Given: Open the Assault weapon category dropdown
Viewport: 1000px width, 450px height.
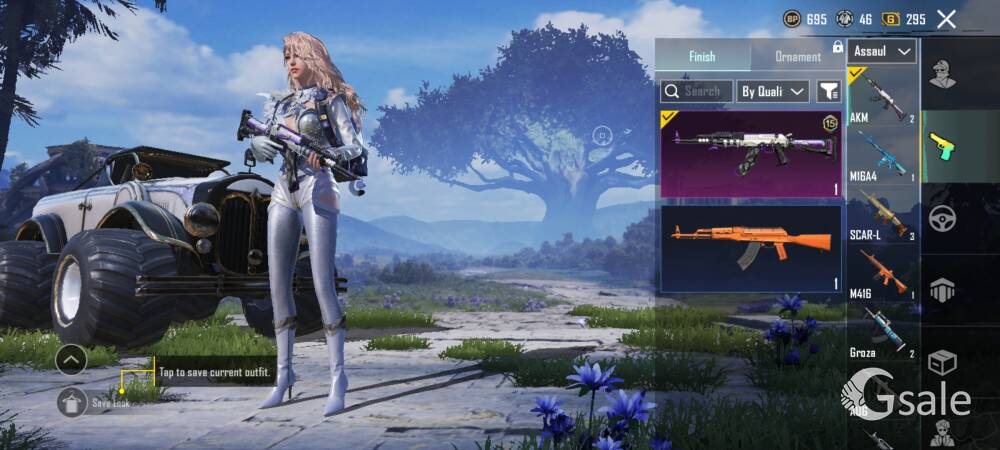Looking at the screenshot, I should (882, 51).
